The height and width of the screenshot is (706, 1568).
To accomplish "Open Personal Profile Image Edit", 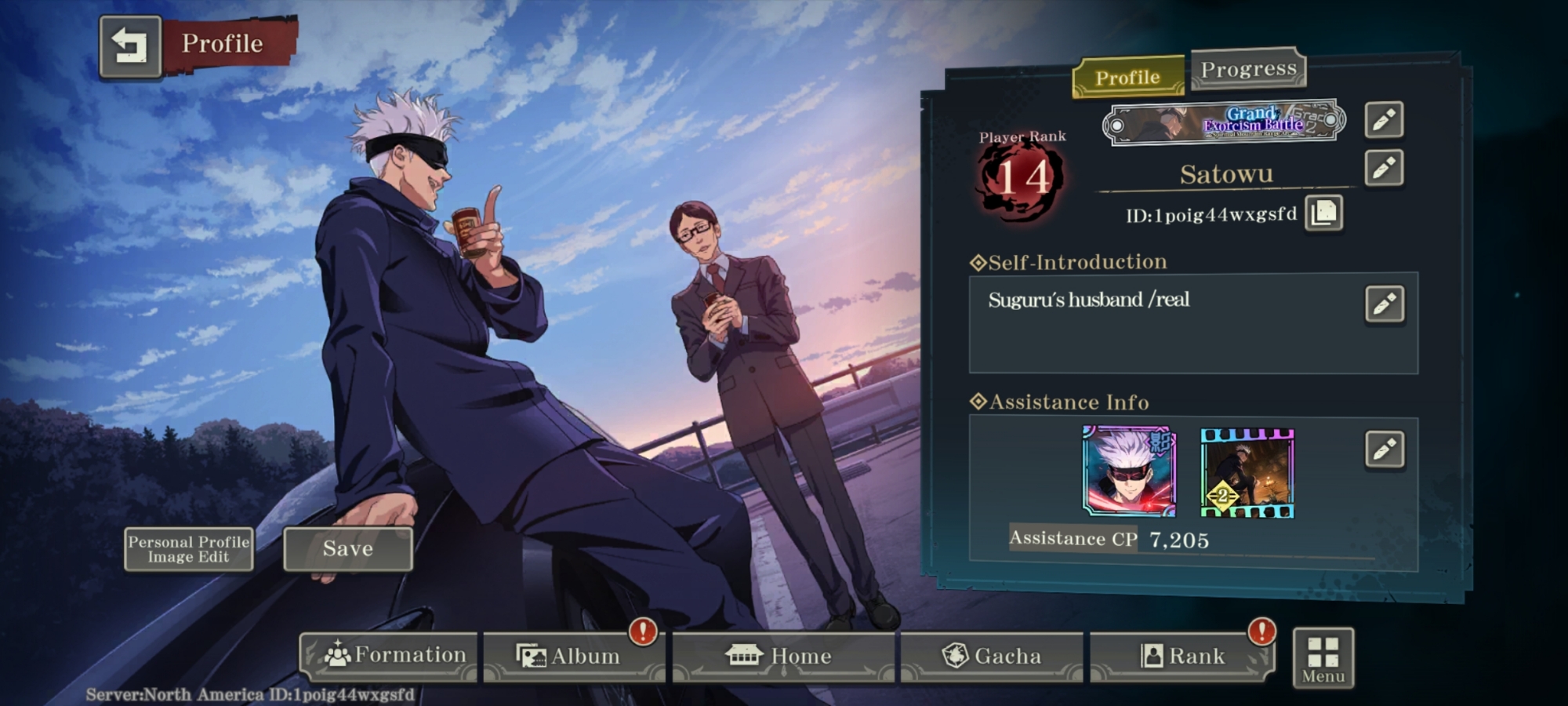I will tap(188, 549).
